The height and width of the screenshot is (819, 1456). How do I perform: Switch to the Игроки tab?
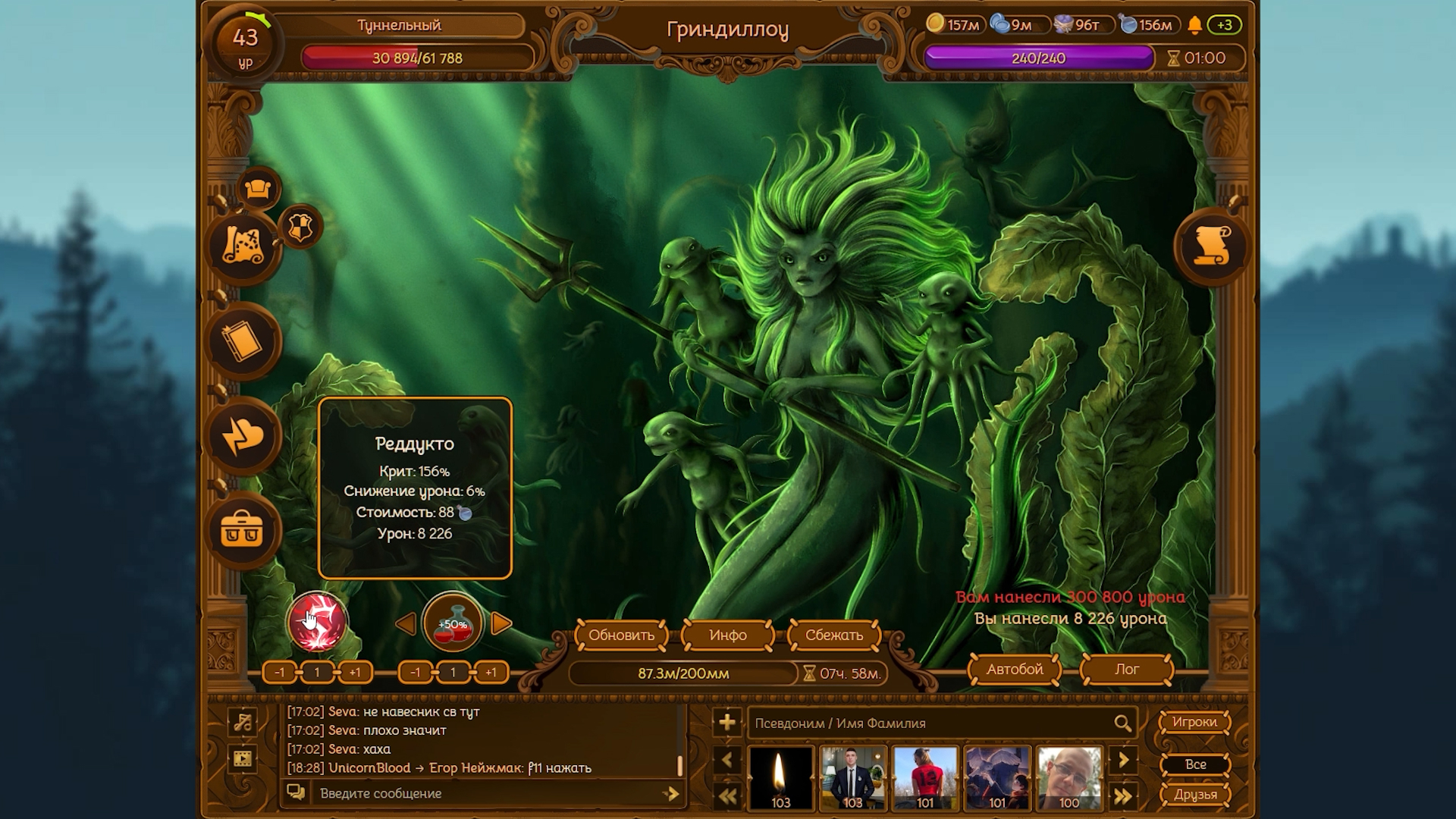pyautogui.click(x=1194, y=722)
